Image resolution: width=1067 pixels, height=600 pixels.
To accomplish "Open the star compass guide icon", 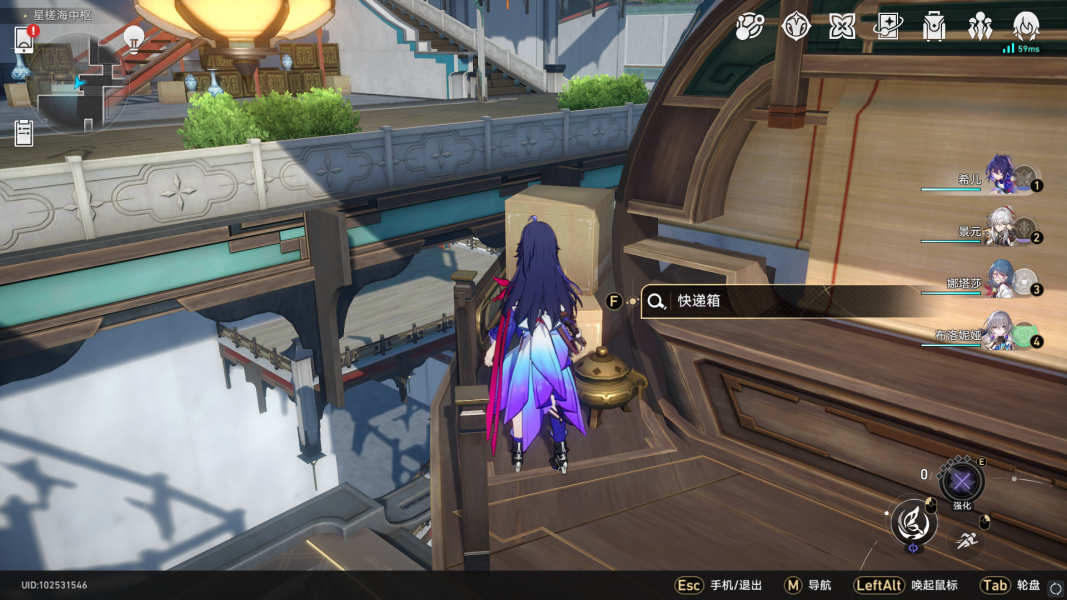I will pyautogui.click(x=795, y=27).
